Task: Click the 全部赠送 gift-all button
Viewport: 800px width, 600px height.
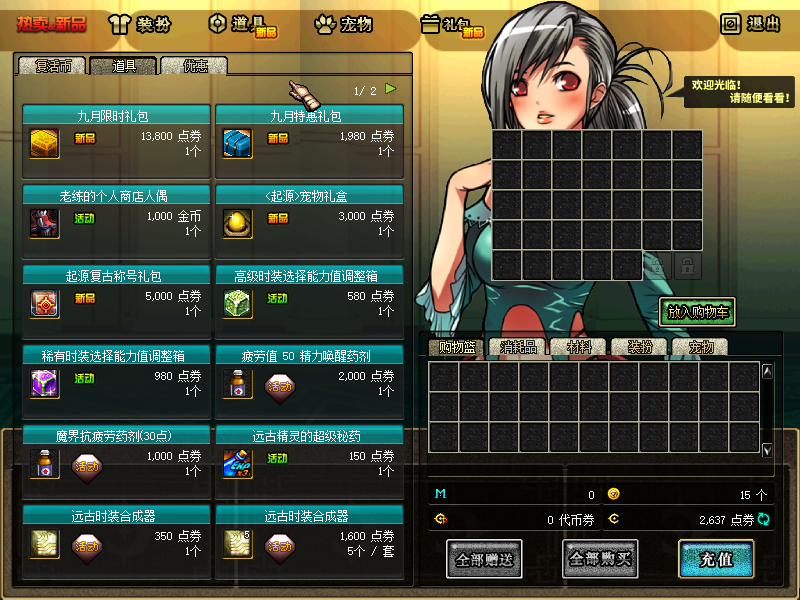Action: 484,559
